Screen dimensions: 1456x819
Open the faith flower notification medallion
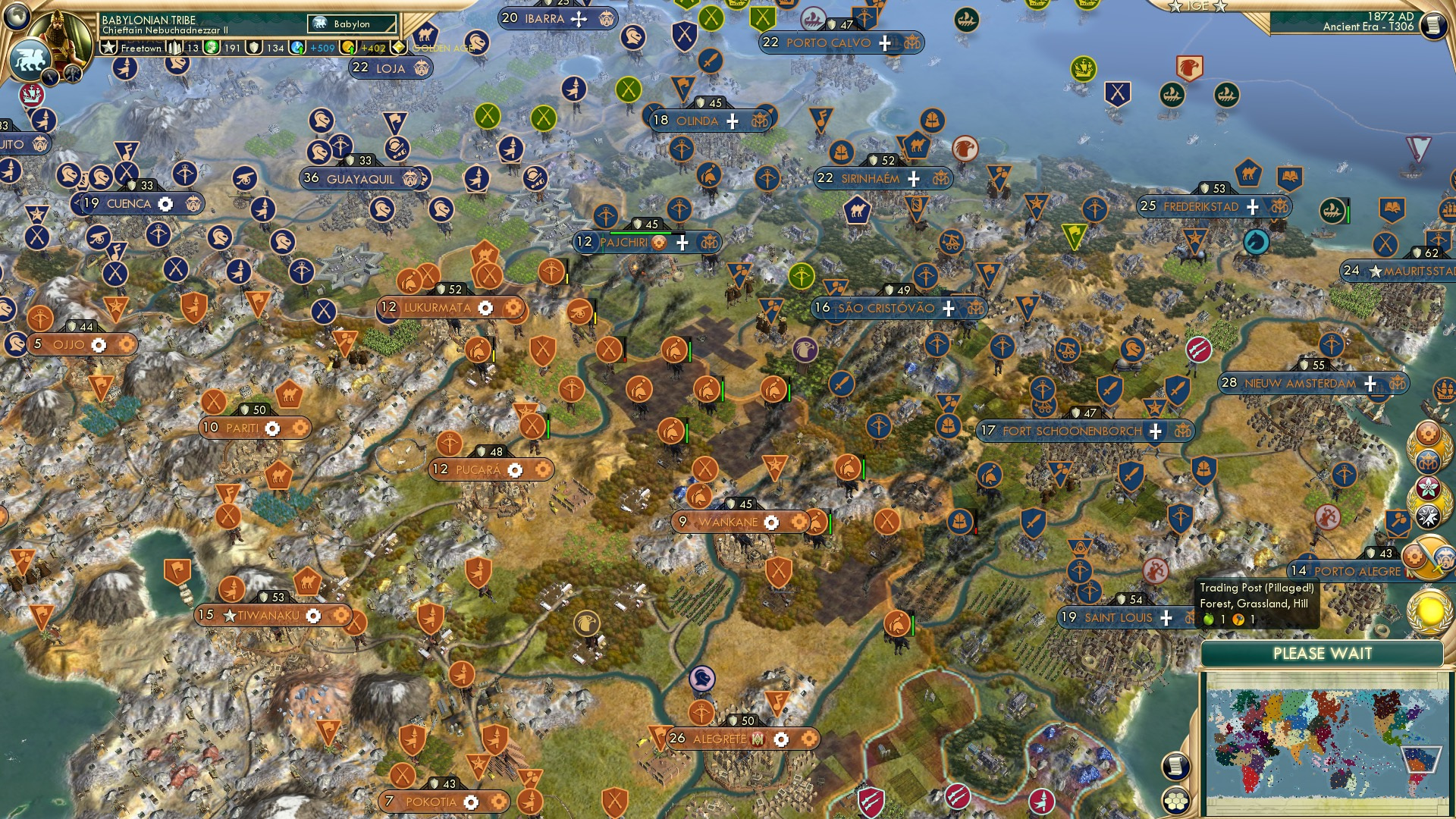[1429, 487]
